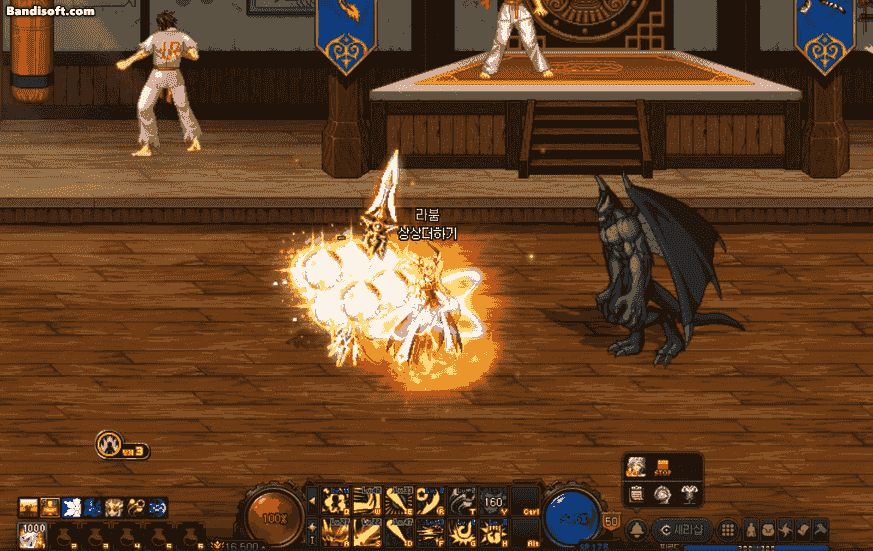The width and height of the screenshot is (873, 551).
Task: Activate the skill on cooldown showing 160
Action: pos(493,499)
